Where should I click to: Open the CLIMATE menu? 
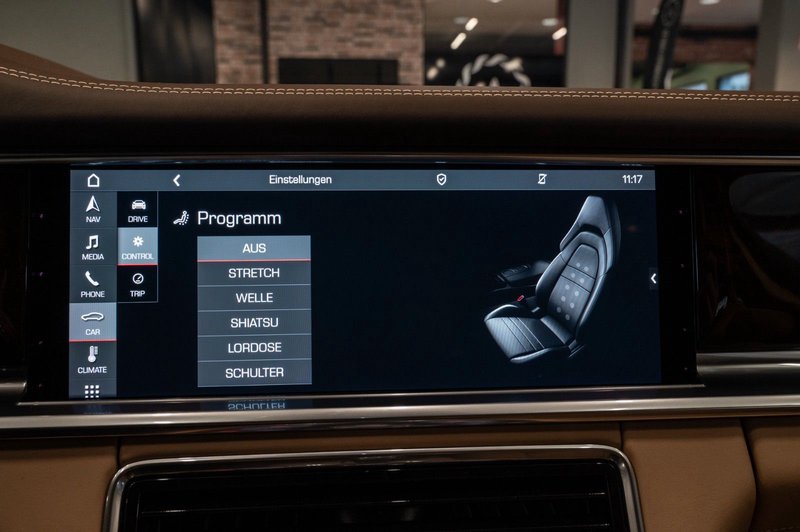pyautogui.click(x=93, y=359)
